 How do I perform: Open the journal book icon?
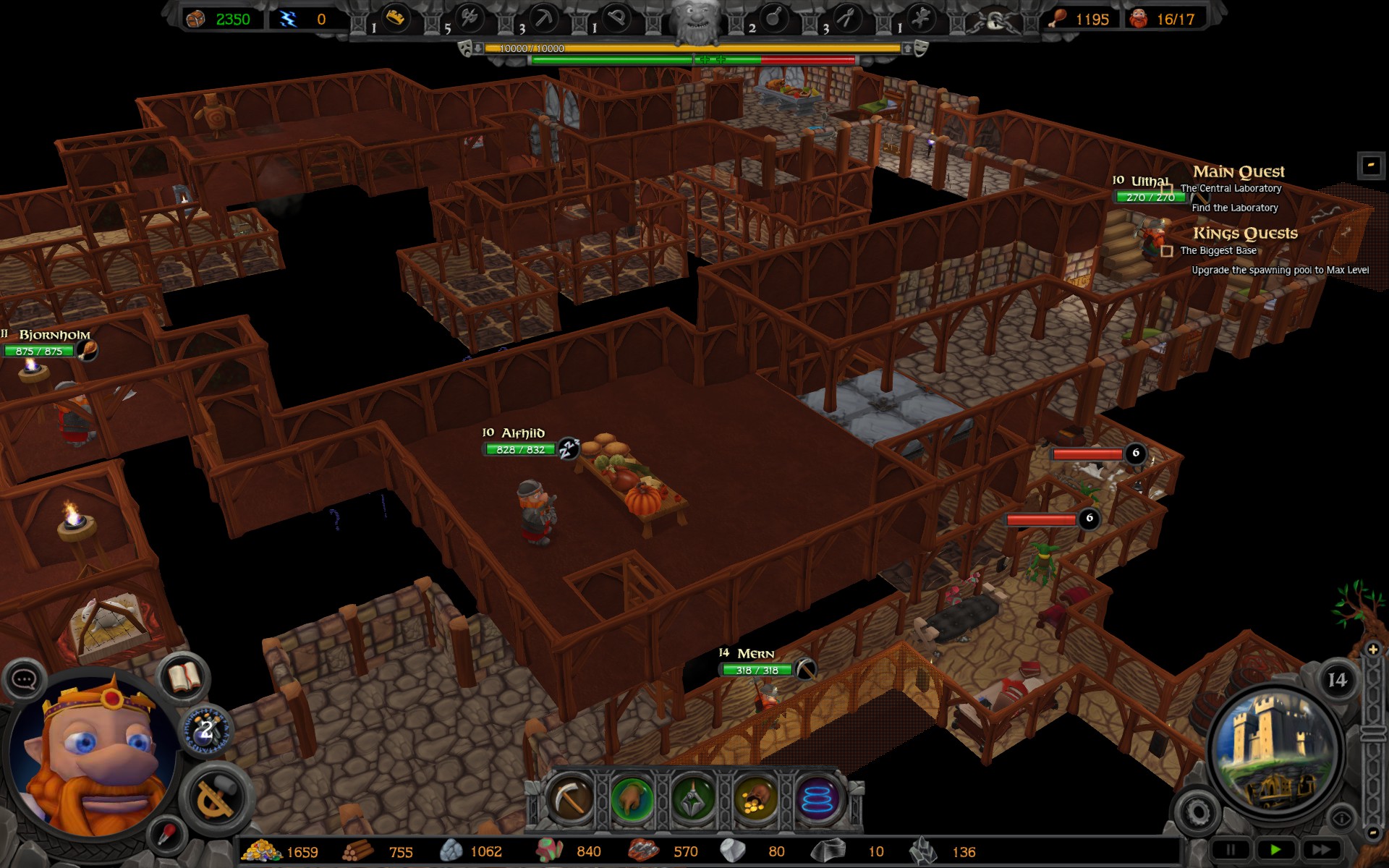(184, 678)
